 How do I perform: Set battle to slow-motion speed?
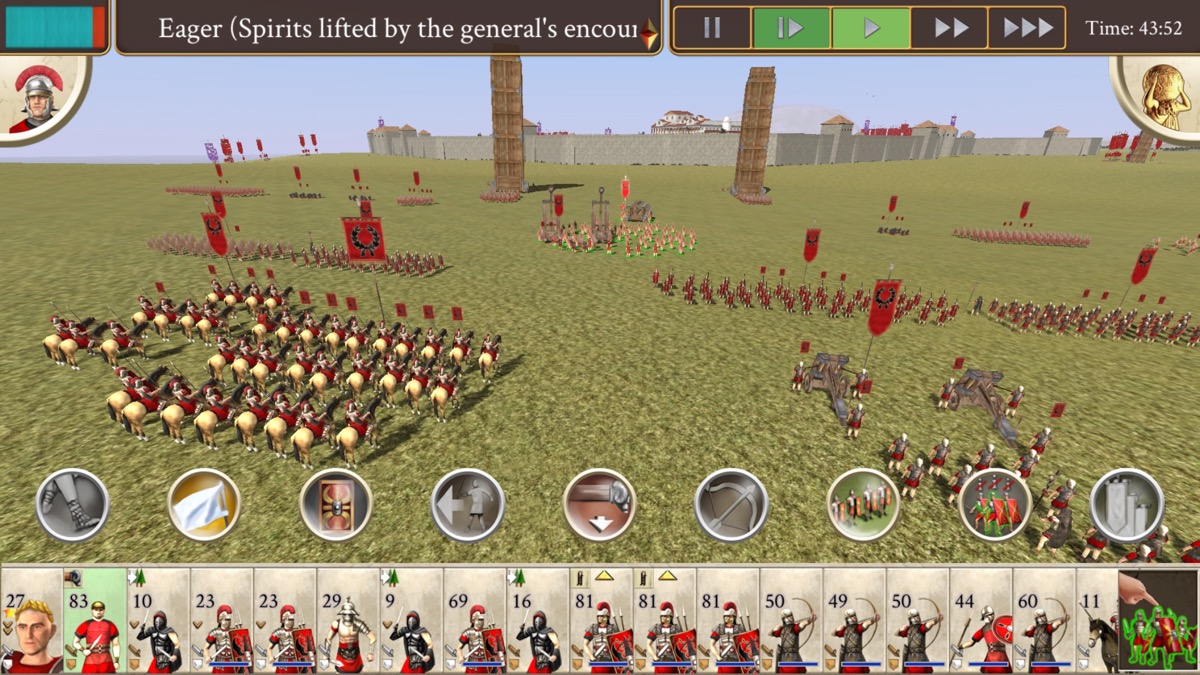[790, 28]
